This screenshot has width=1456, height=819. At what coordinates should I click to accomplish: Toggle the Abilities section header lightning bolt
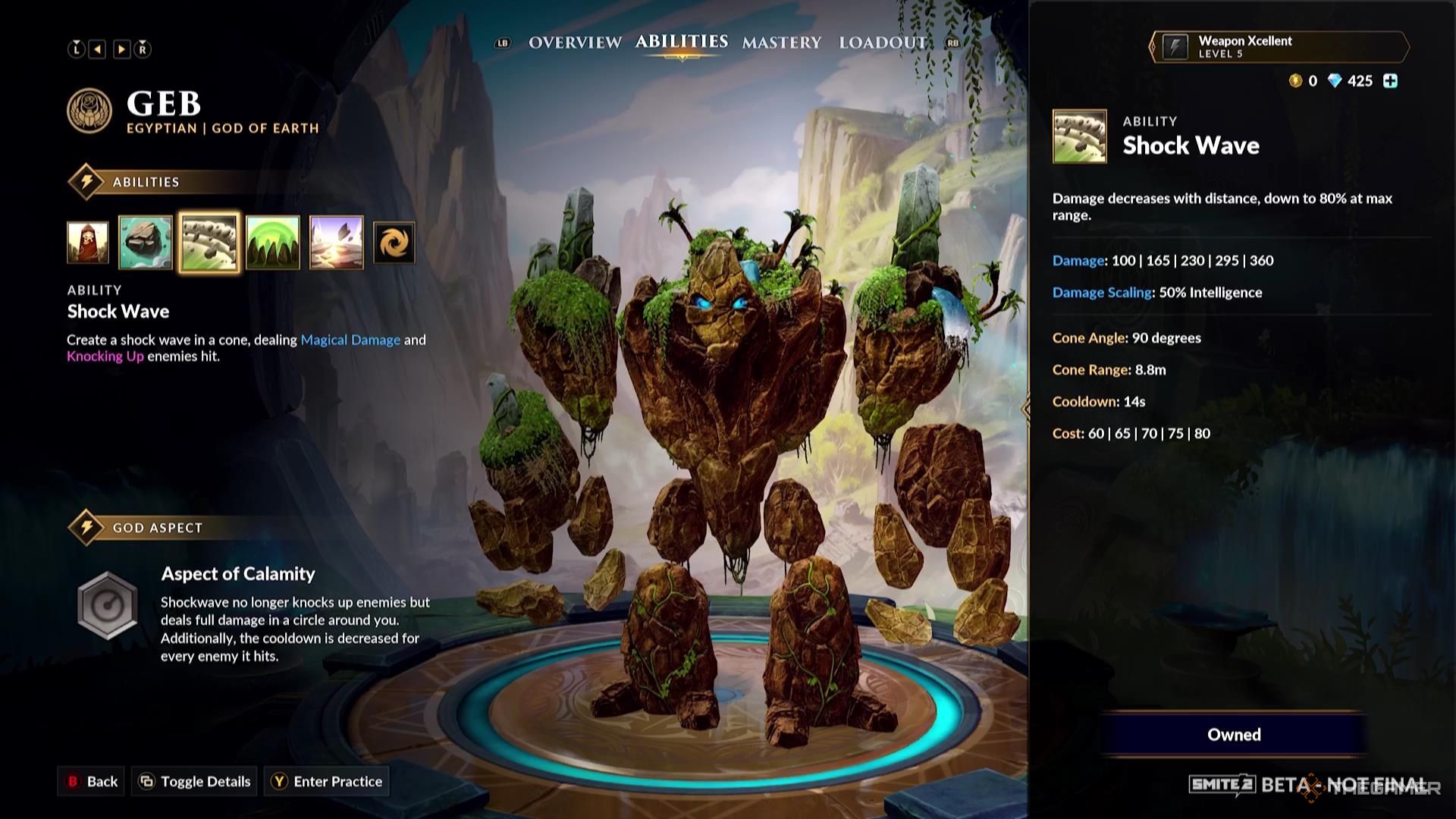86,182
